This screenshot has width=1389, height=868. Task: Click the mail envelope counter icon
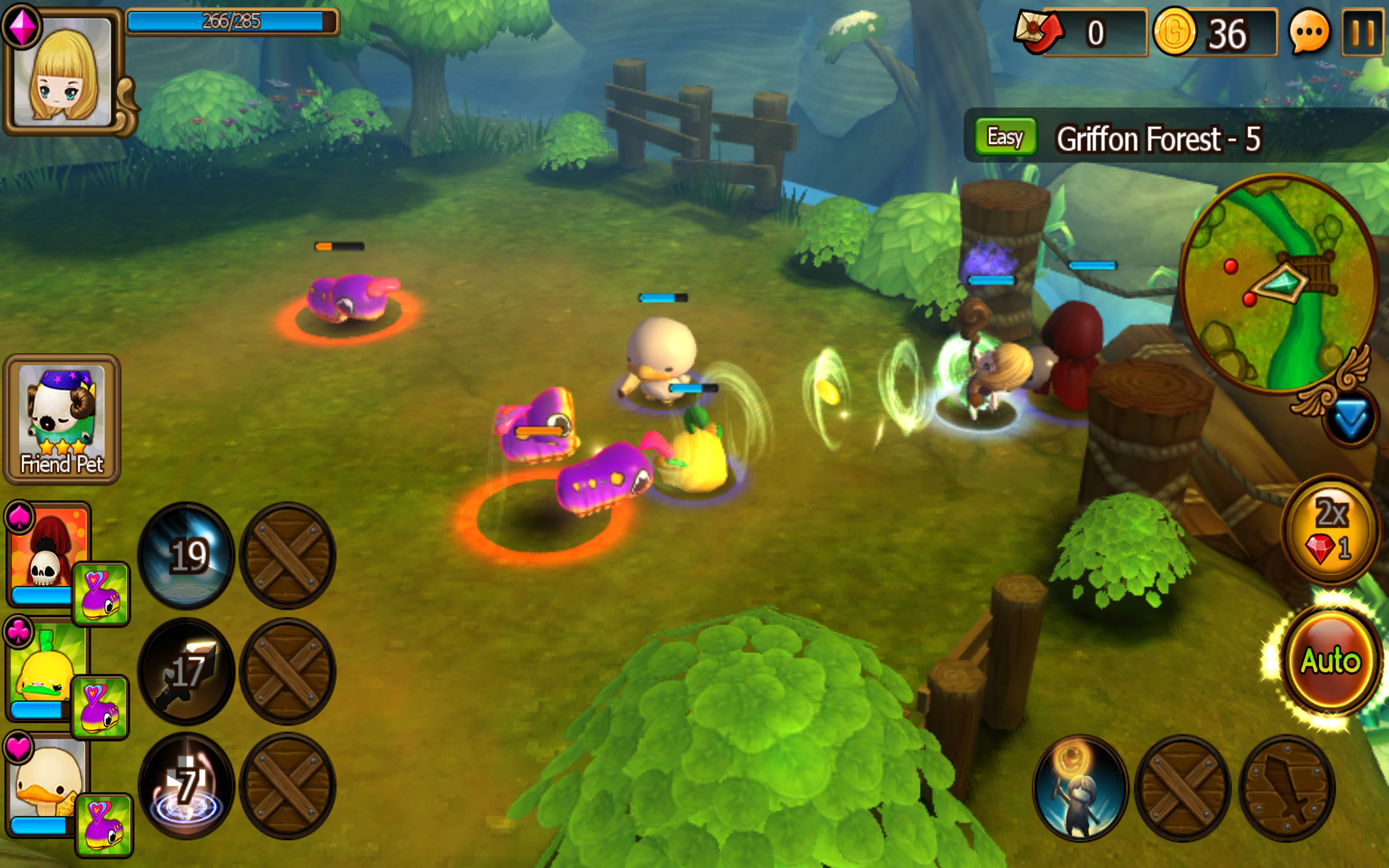(1039, 32)
